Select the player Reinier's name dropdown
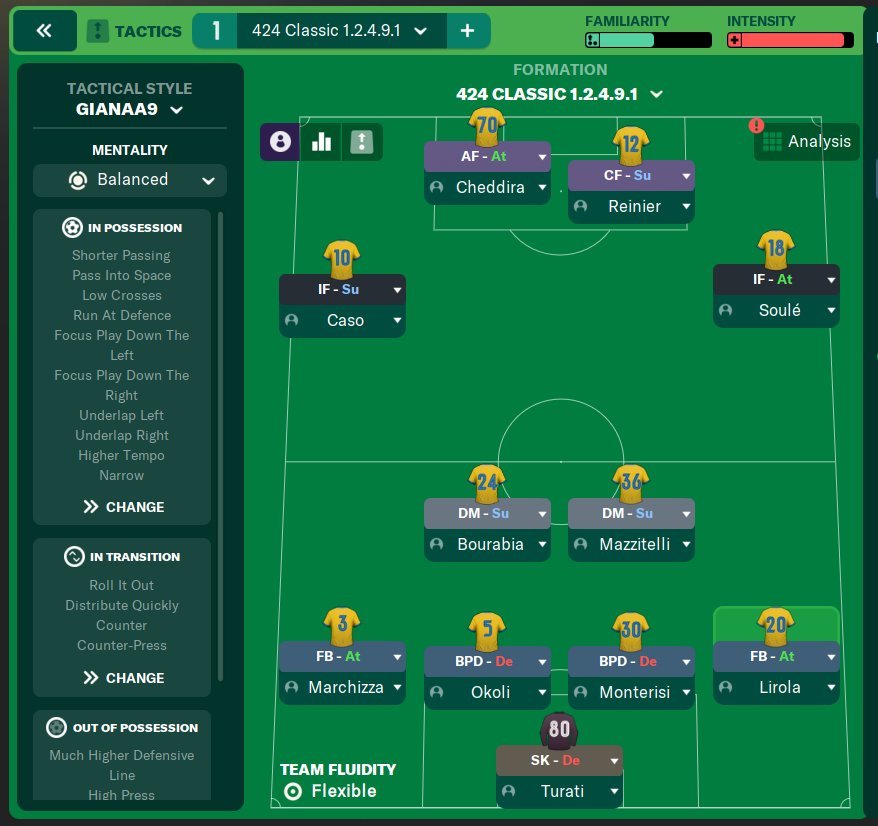This screenshot has height=826, width=878. coord(686,207)
